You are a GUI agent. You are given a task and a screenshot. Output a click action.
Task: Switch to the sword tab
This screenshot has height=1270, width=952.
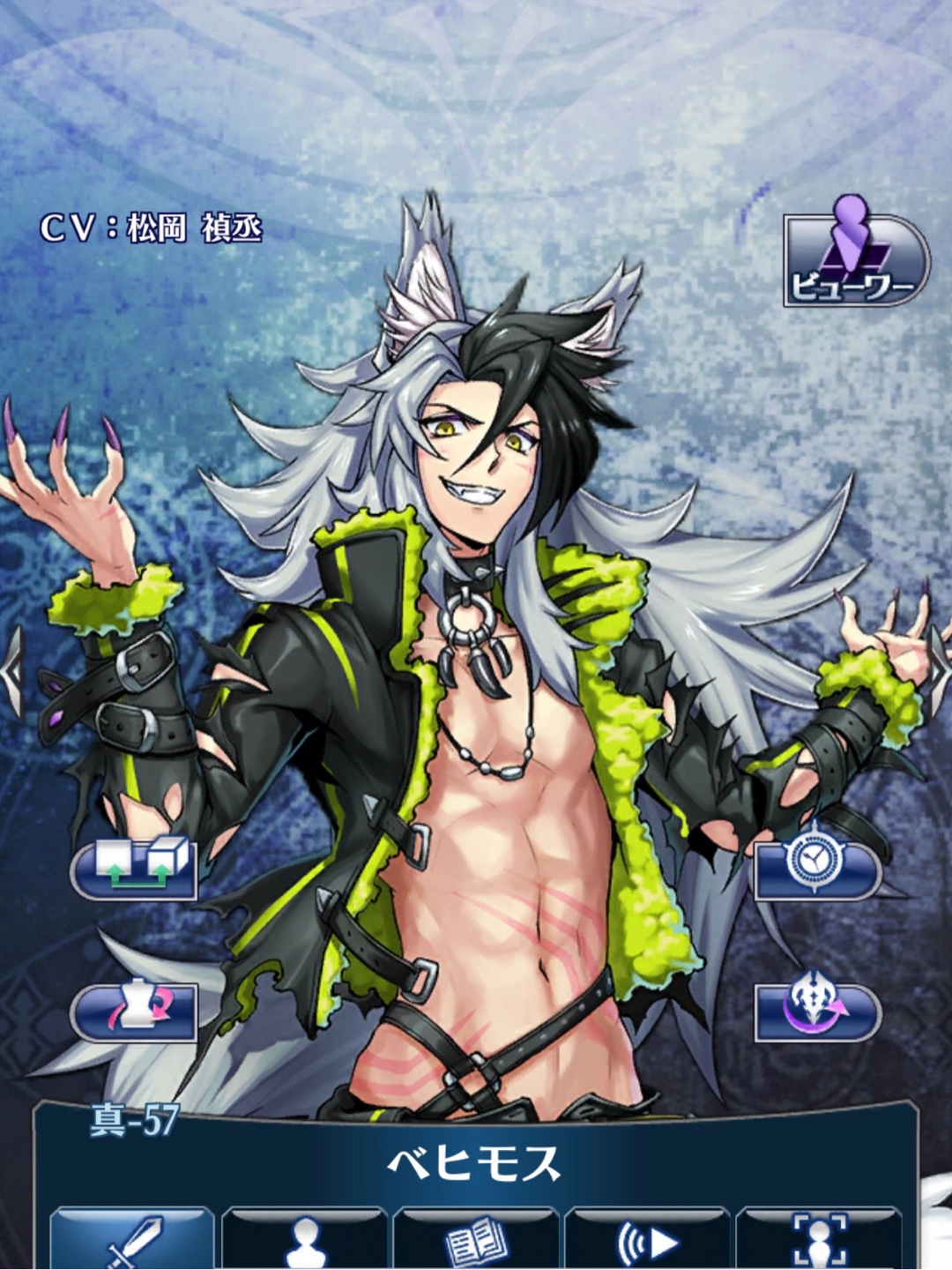(x=132, y=1239)
